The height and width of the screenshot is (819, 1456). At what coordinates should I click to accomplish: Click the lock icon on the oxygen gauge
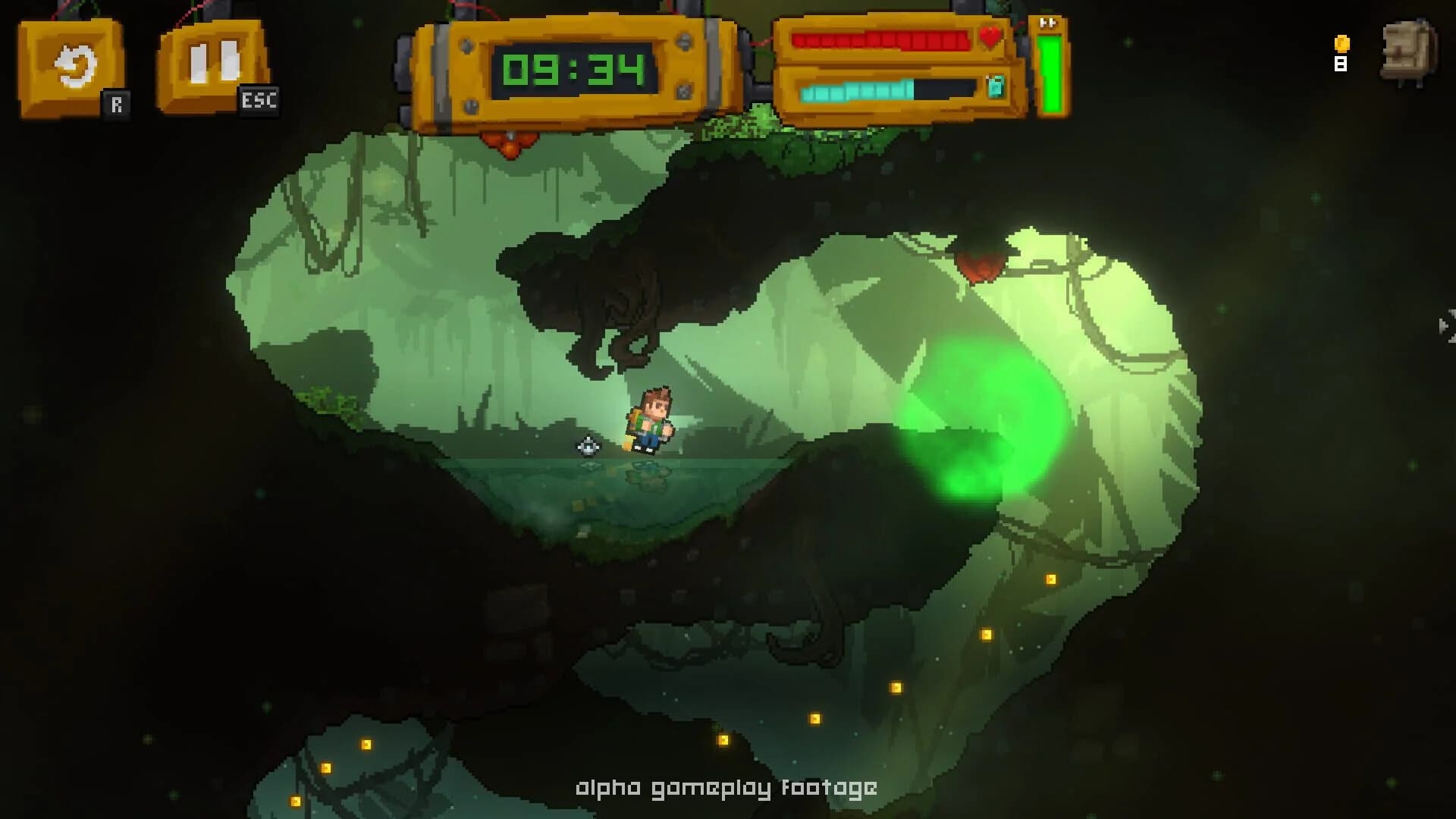pos(996,86)
